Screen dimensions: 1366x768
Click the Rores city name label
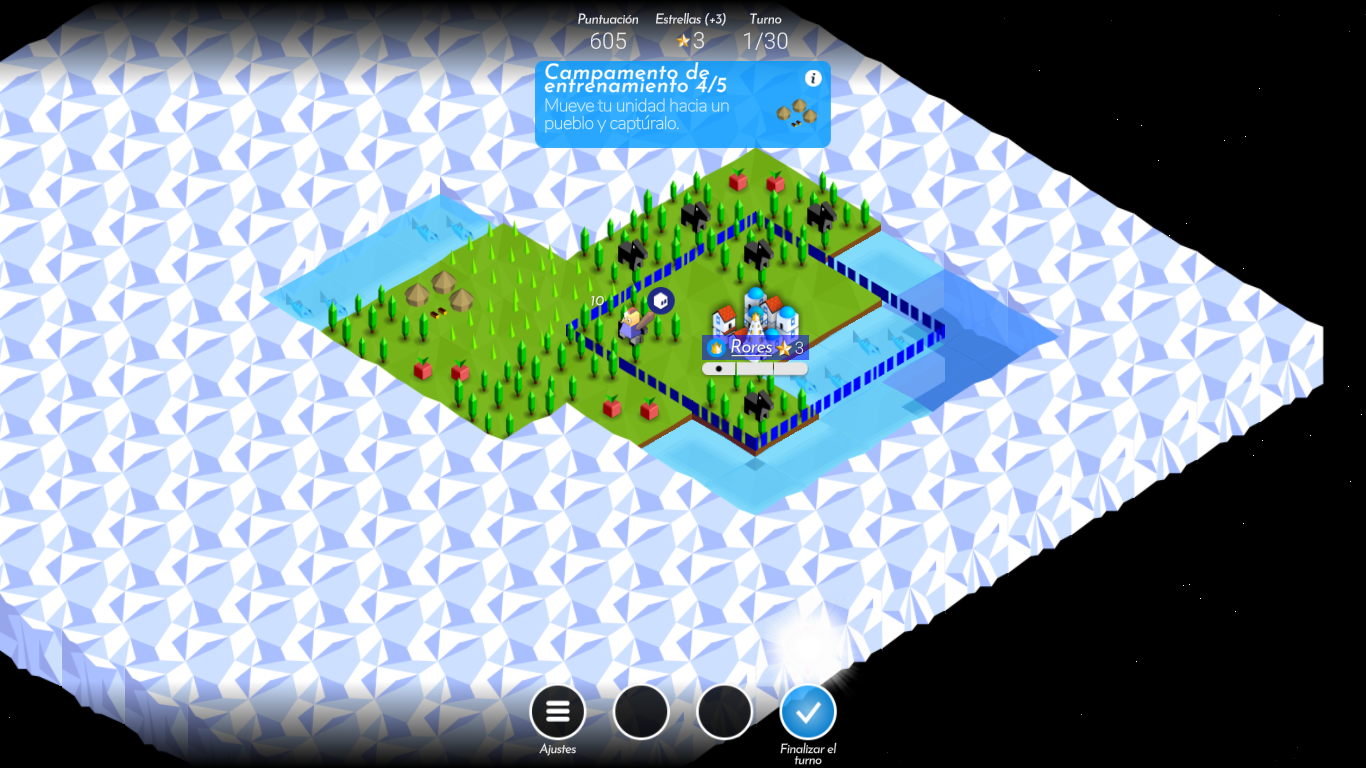[753, 347]
